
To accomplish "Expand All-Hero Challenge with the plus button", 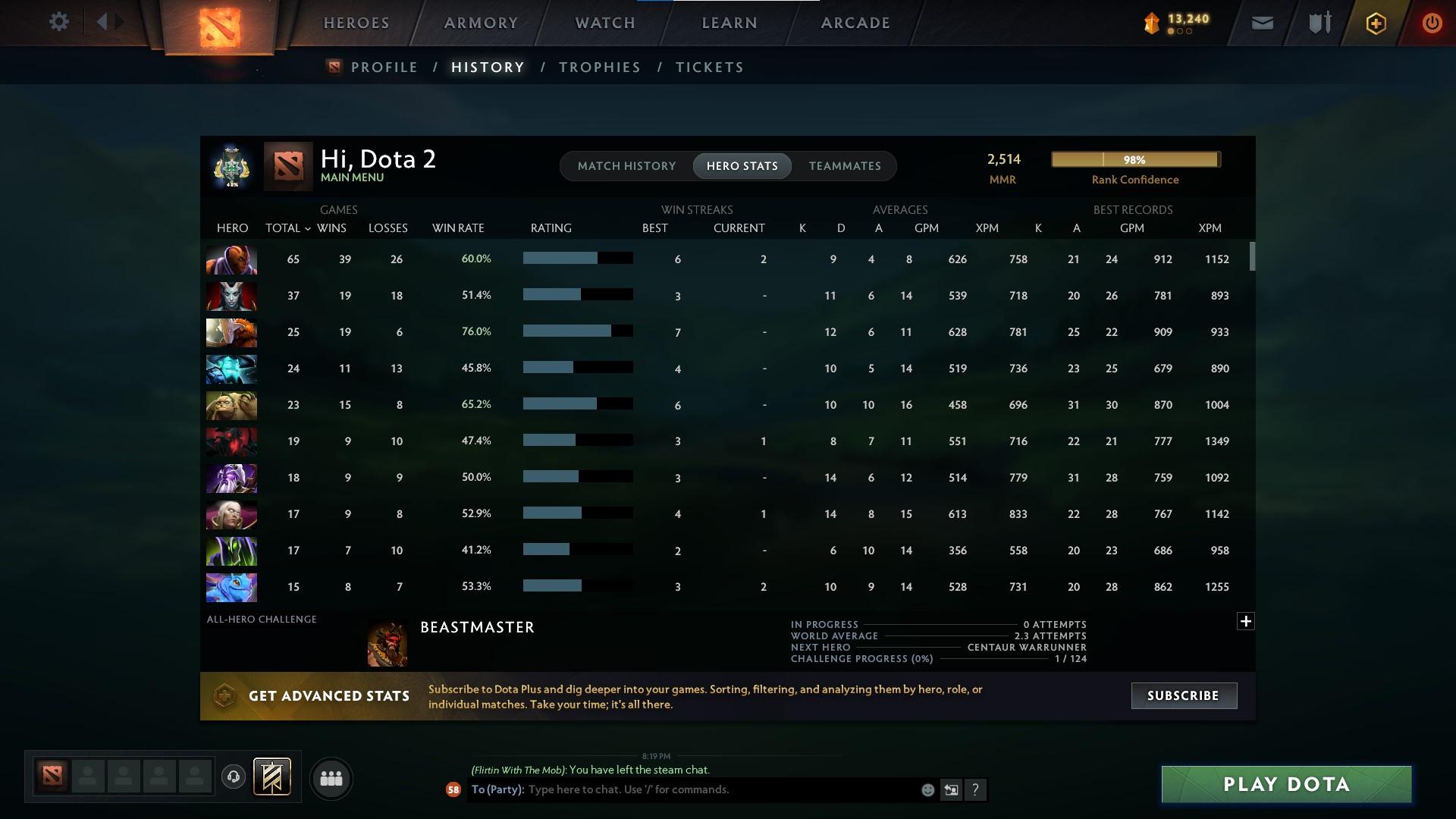I will tap(1245, 620).
